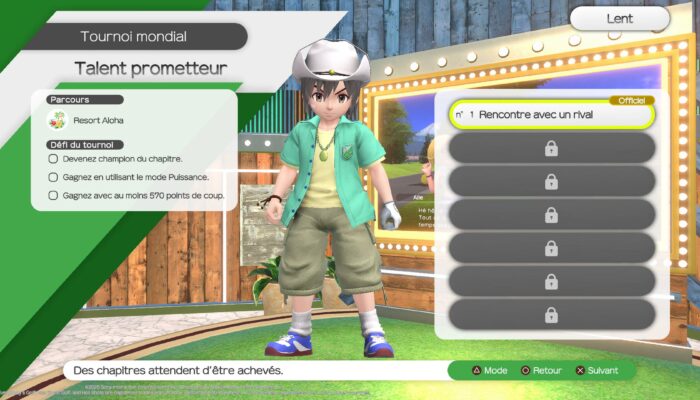Select chapter 1 Rencontre avec un rival
700x400 pixels.
[x=551, y=115]
